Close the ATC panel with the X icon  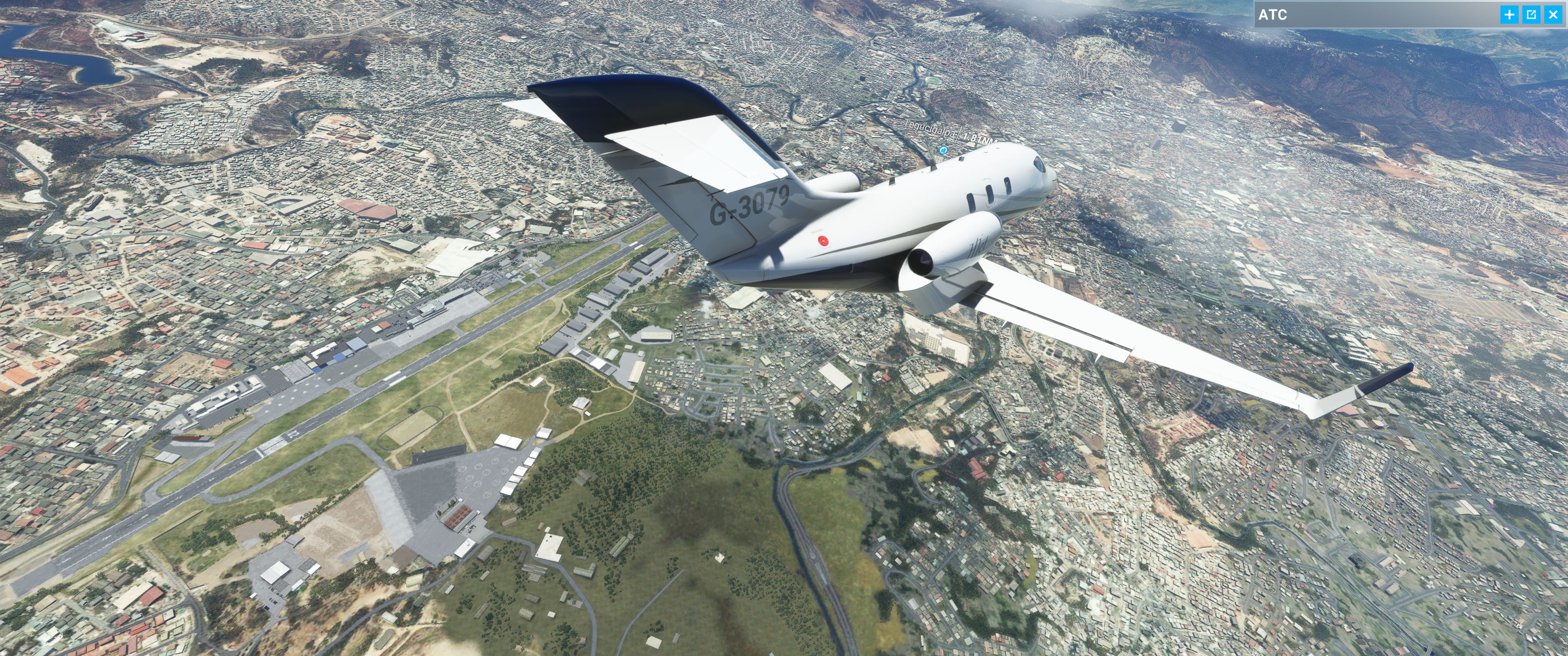click(1553, 15)
